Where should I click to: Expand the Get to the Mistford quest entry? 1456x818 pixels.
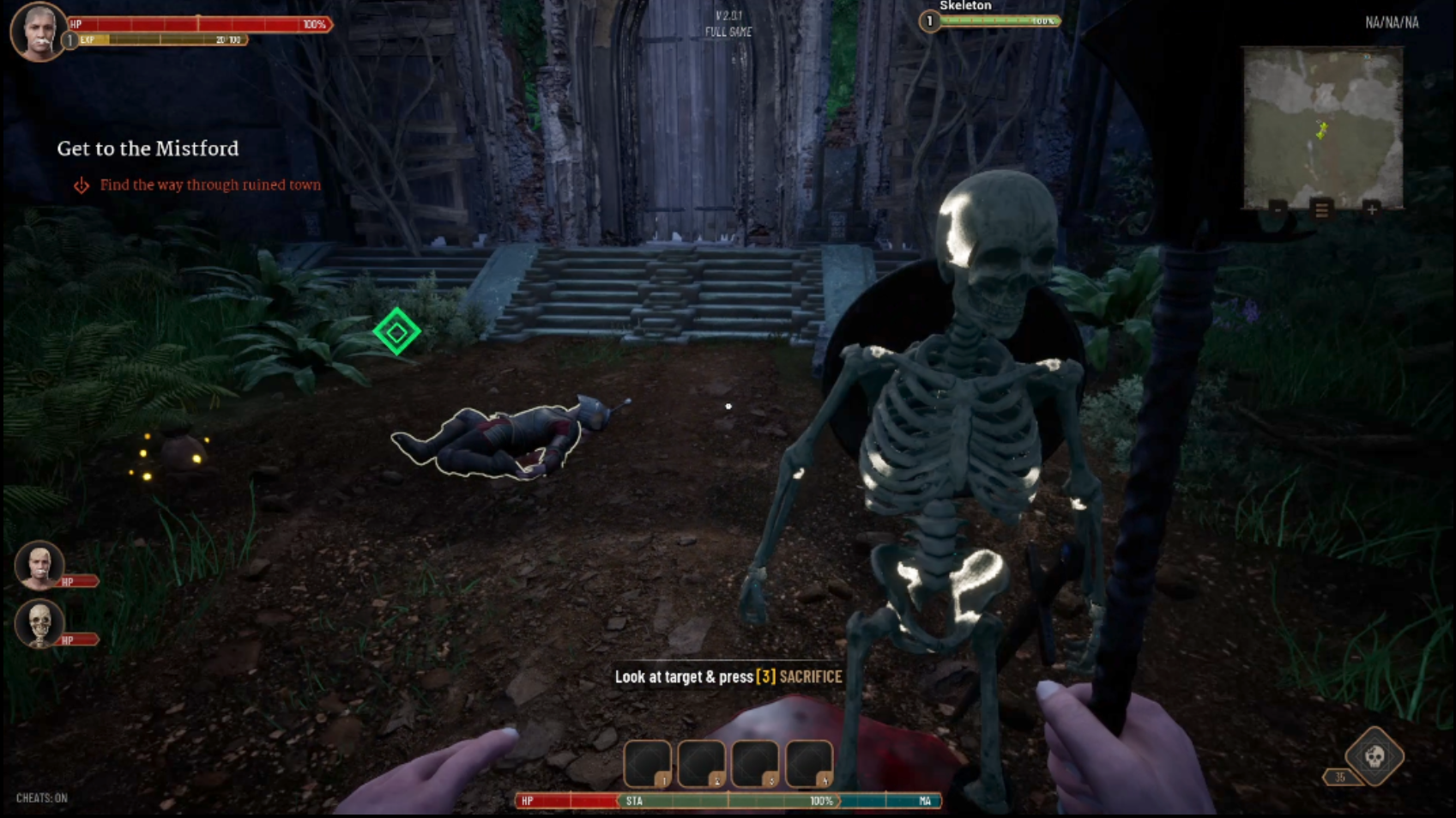click(147, 148)
